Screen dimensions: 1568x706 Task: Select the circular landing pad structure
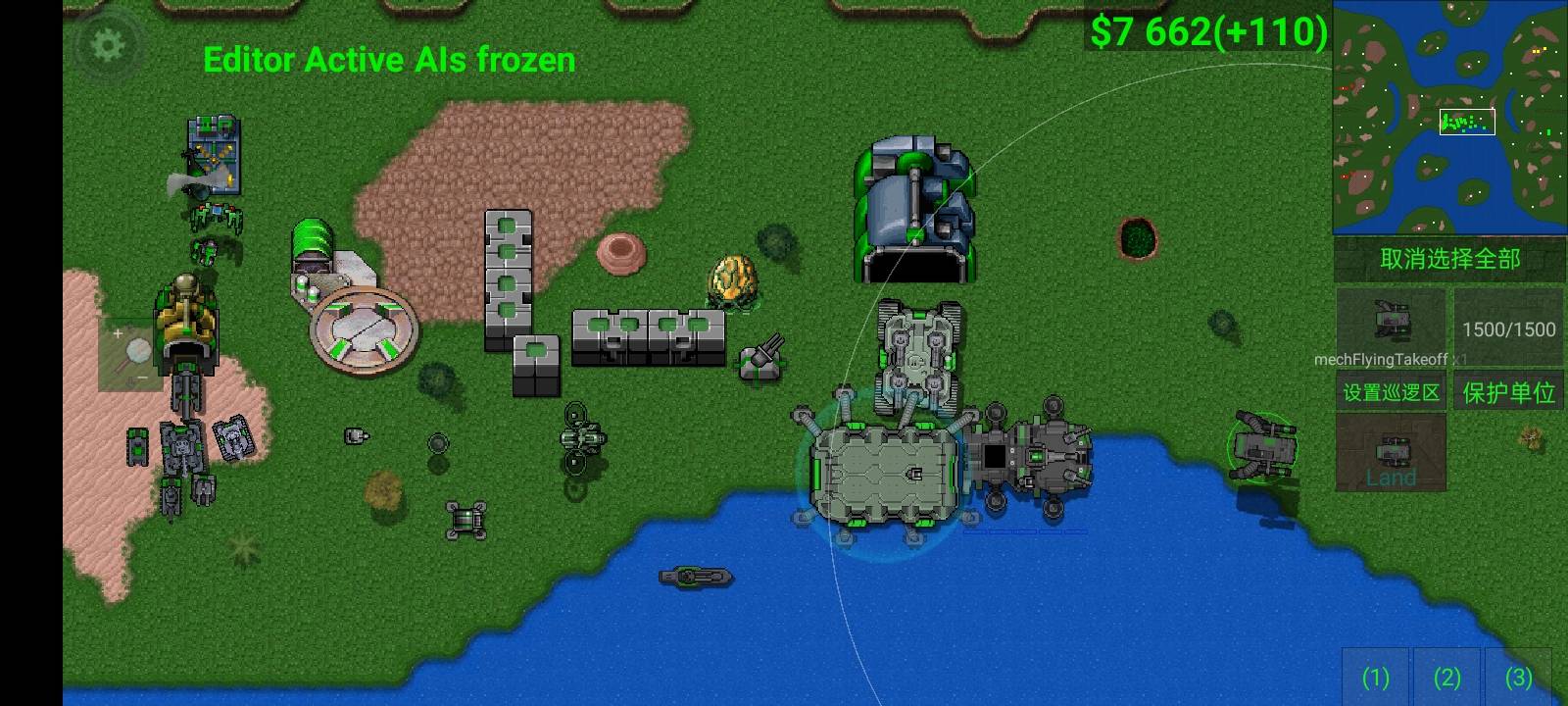pos(365,333)
